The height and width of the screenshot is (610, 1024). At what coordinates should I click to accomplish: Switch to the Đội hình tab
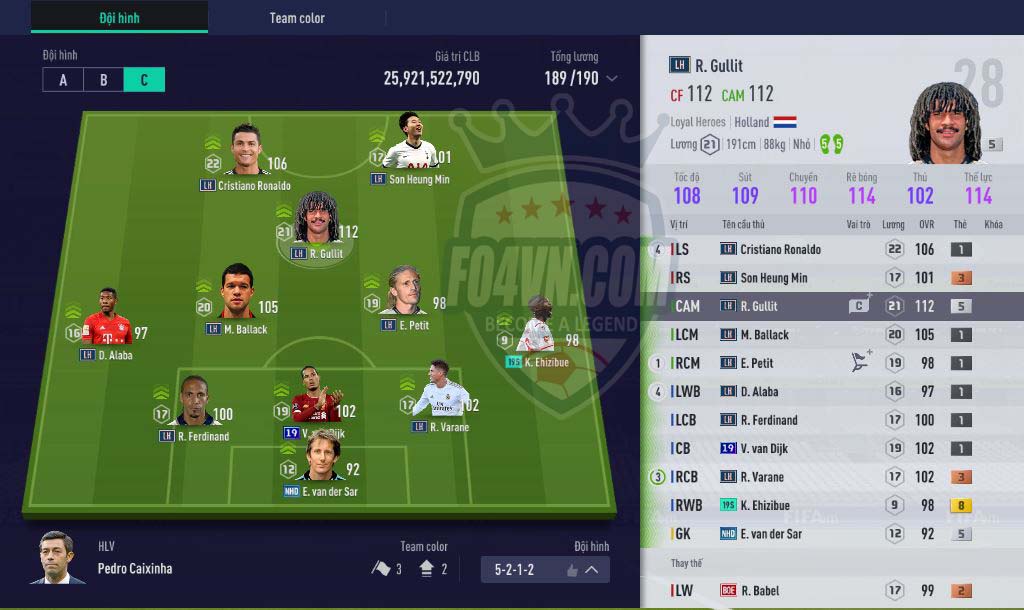pos(119,18)
